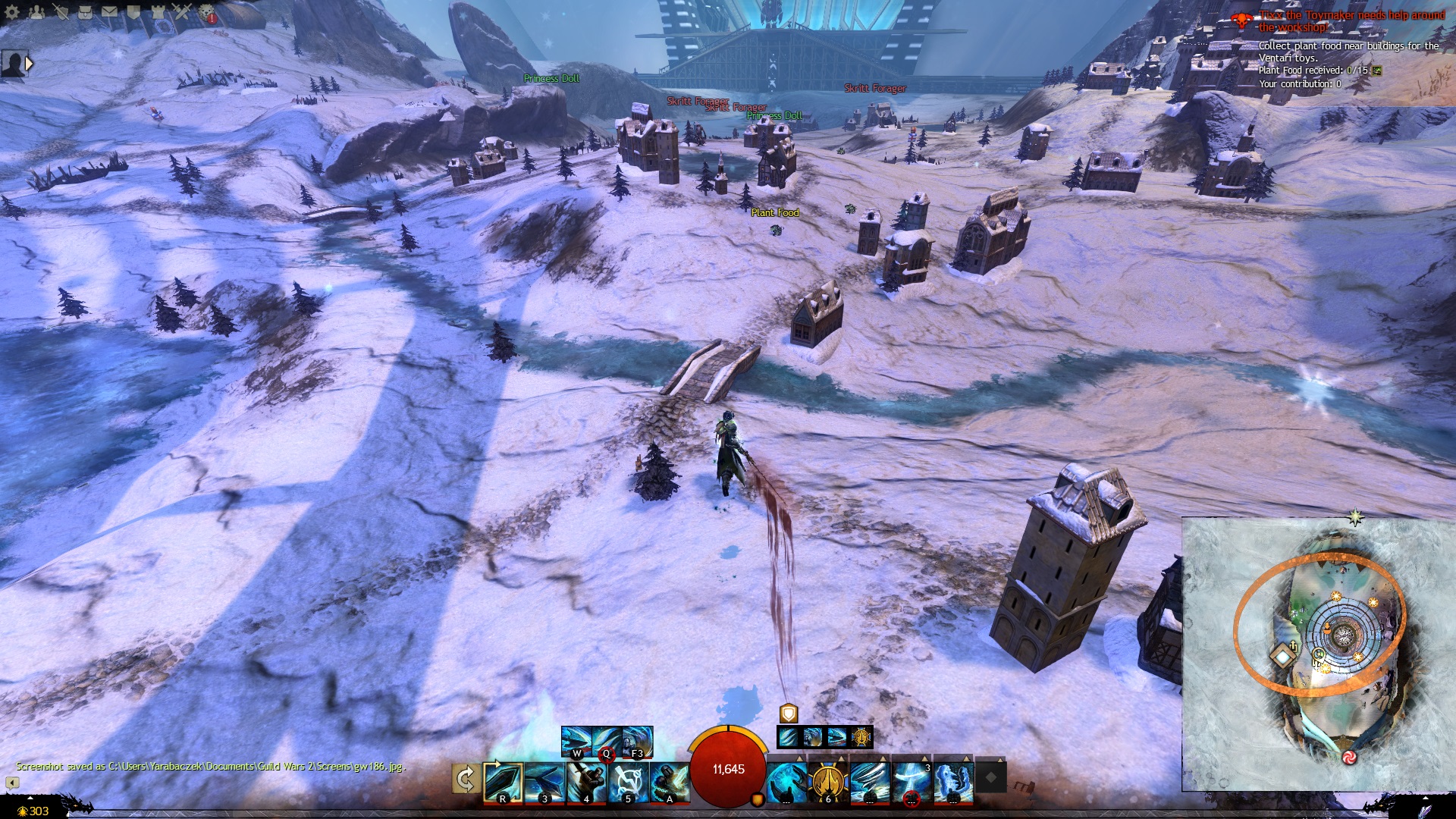Open the World vs World tower icon
The width and height of the screenshot is (1456, 819).
158,12
